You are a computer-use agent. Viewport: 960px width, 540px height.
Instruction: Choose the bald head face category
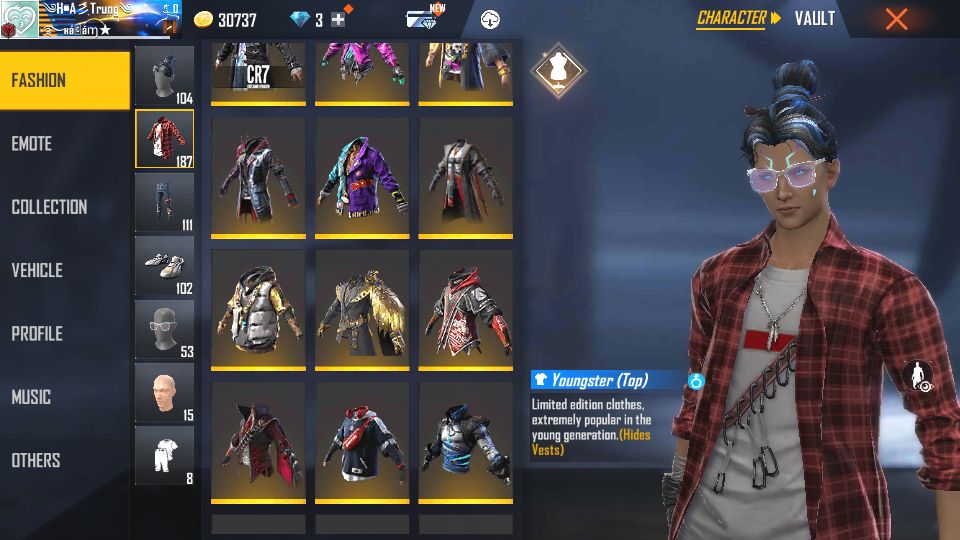point(164,392)
